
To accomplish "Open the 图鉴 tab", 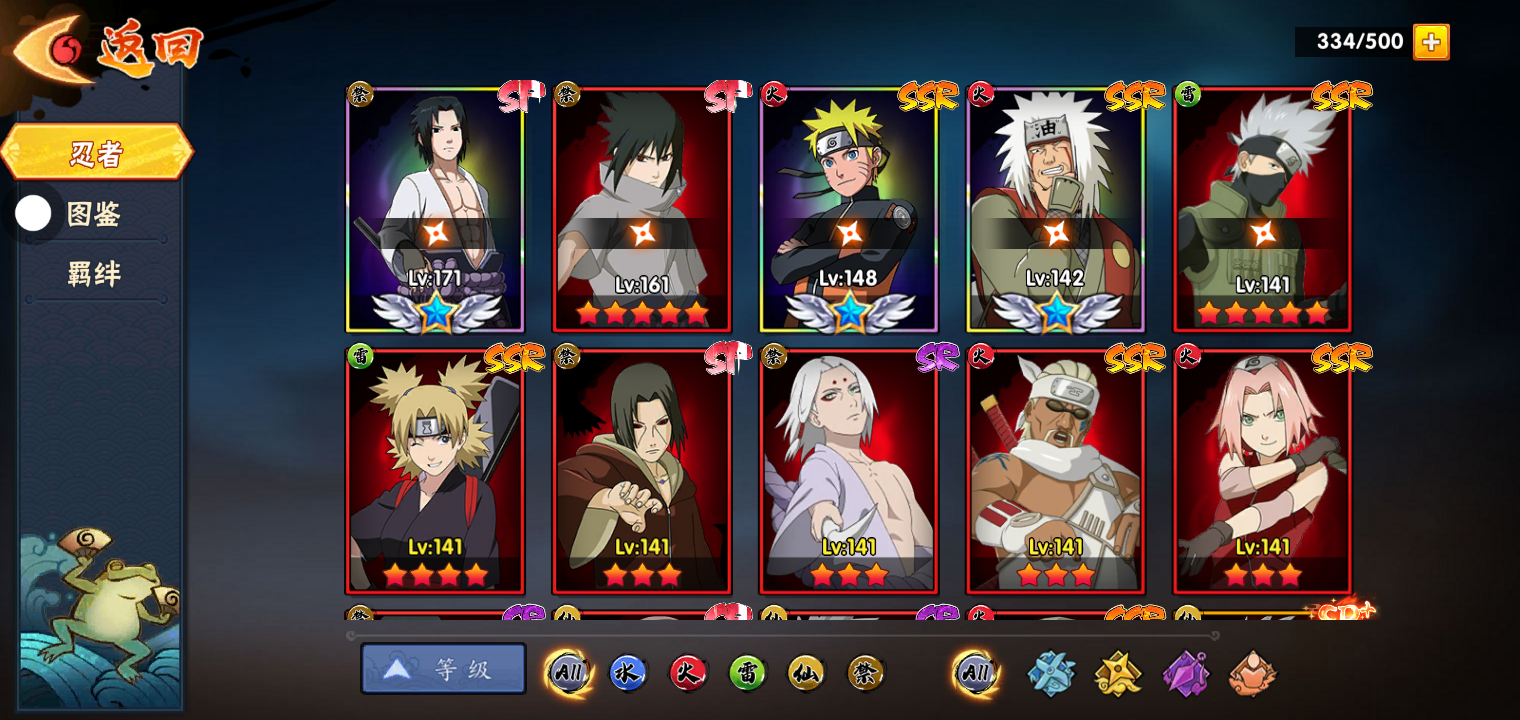I will [x=93, y=214].
